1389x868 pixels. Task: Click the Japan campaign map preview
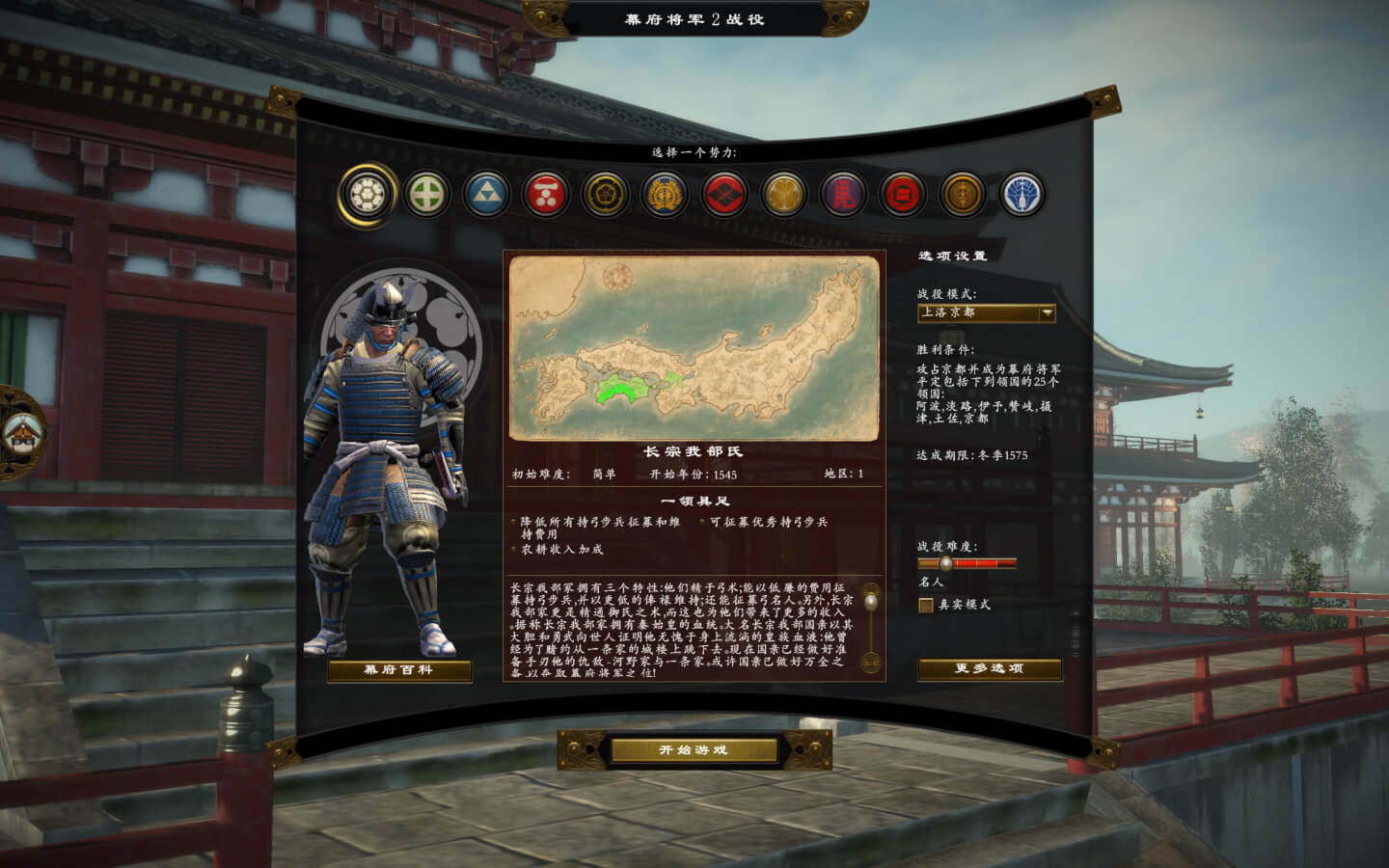pyautogui.click(x=694, y=347)
